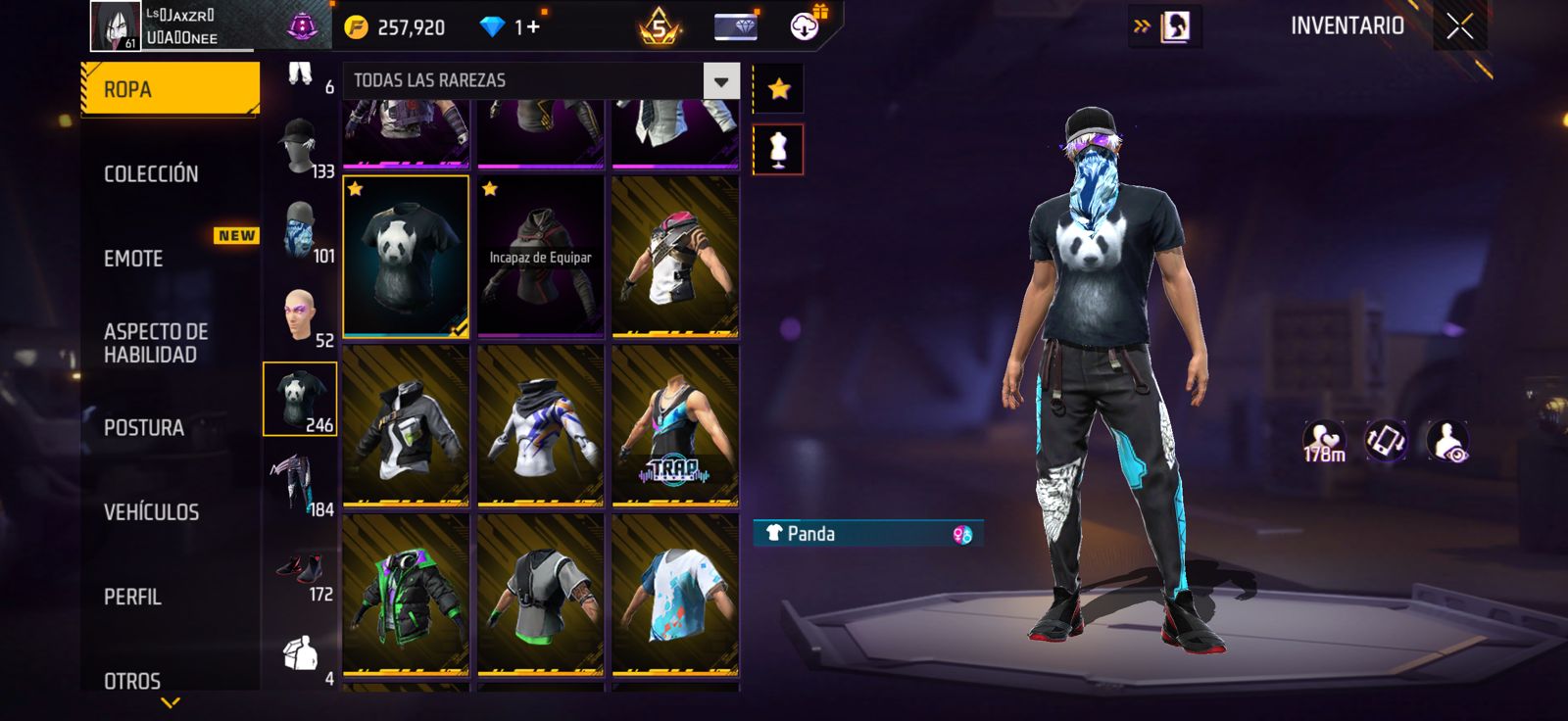Open the Ropa category tab
Viewport: 1568px width, 721px height.
coord(170,89)
